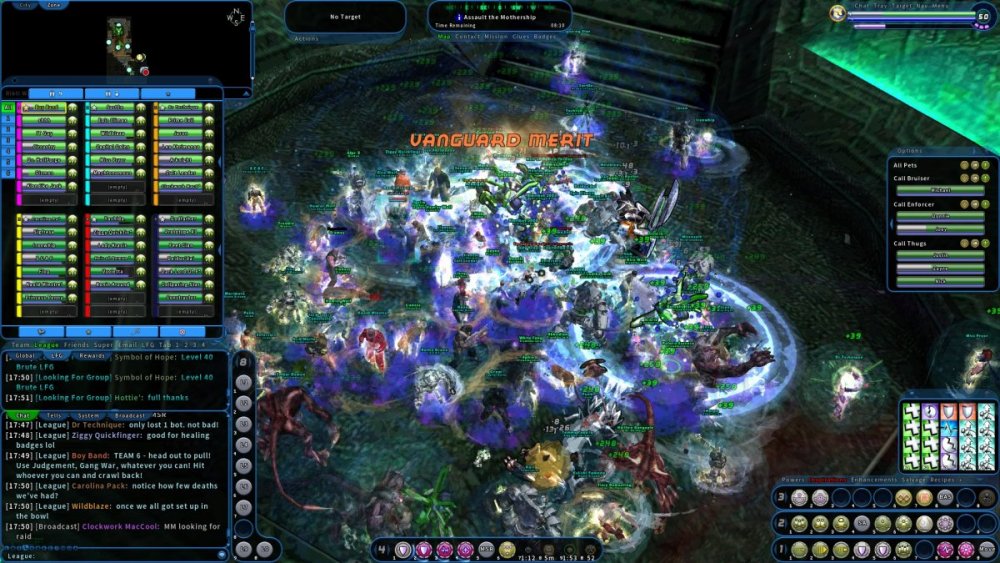
Task: Switch to the City map tab
Action: point(26,5)
